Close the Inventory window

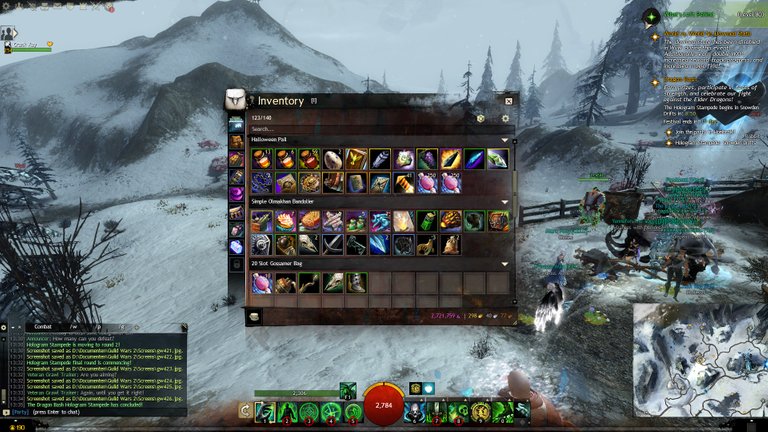click(x=508, y=101)
